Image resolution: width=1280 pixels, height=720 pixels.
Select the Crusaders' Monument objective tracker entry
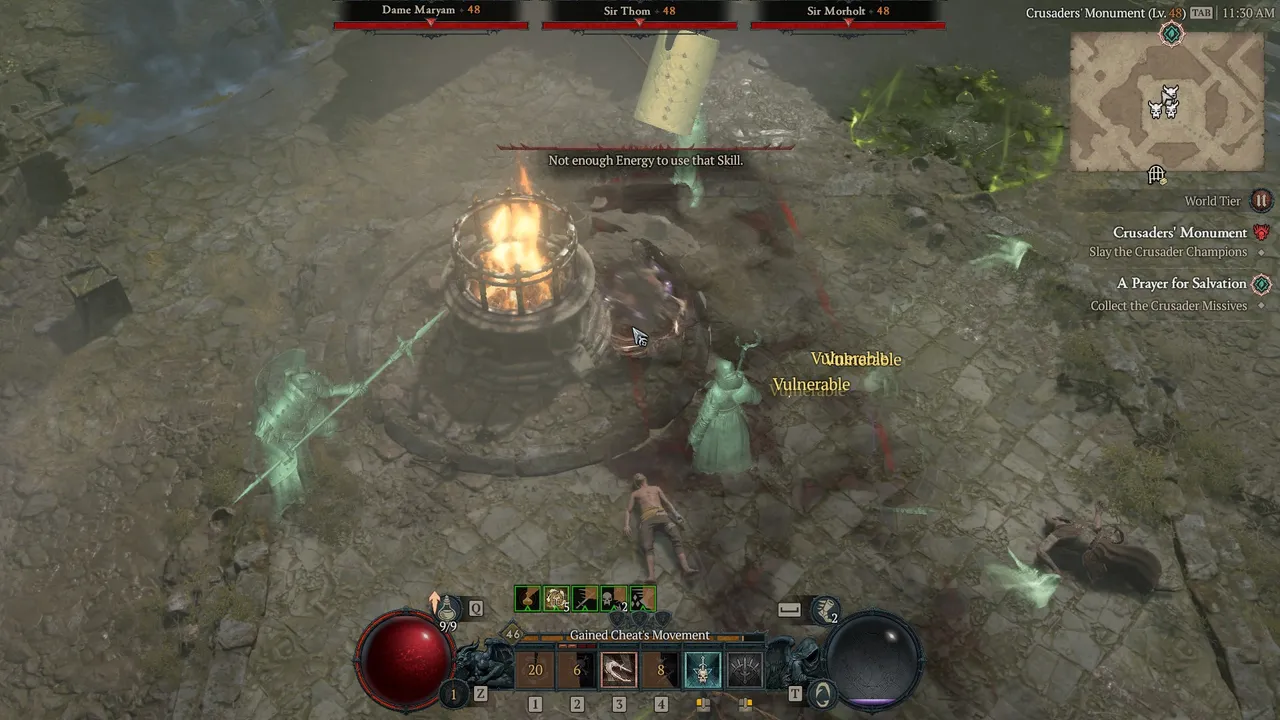(1180, 233)
